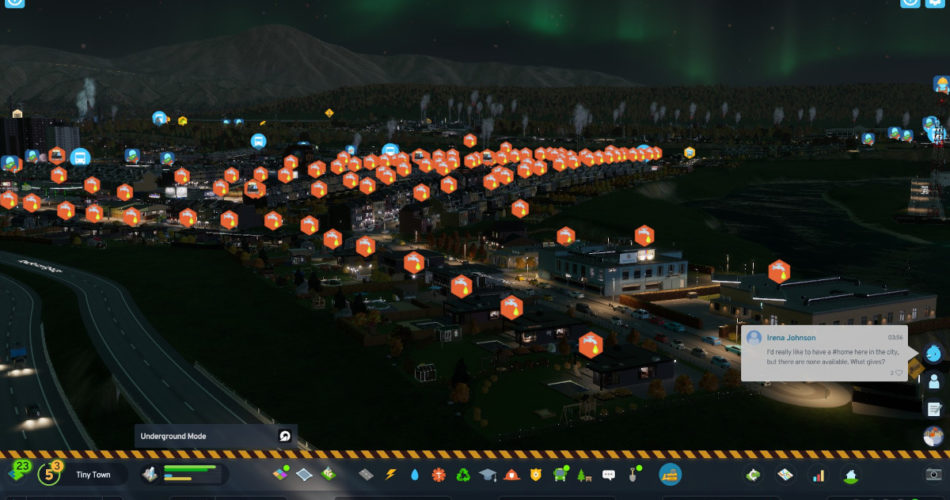Open the city statistics bar chart

818,474
